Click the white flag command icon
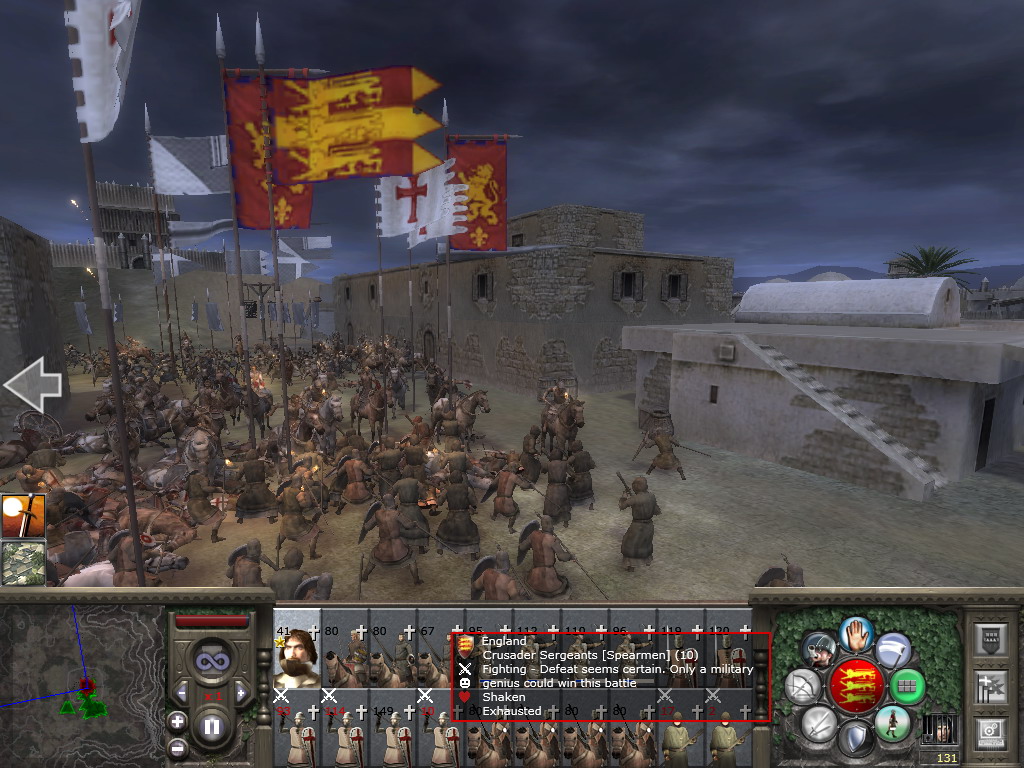The image size is (1024, 768). tap(893, 651)
